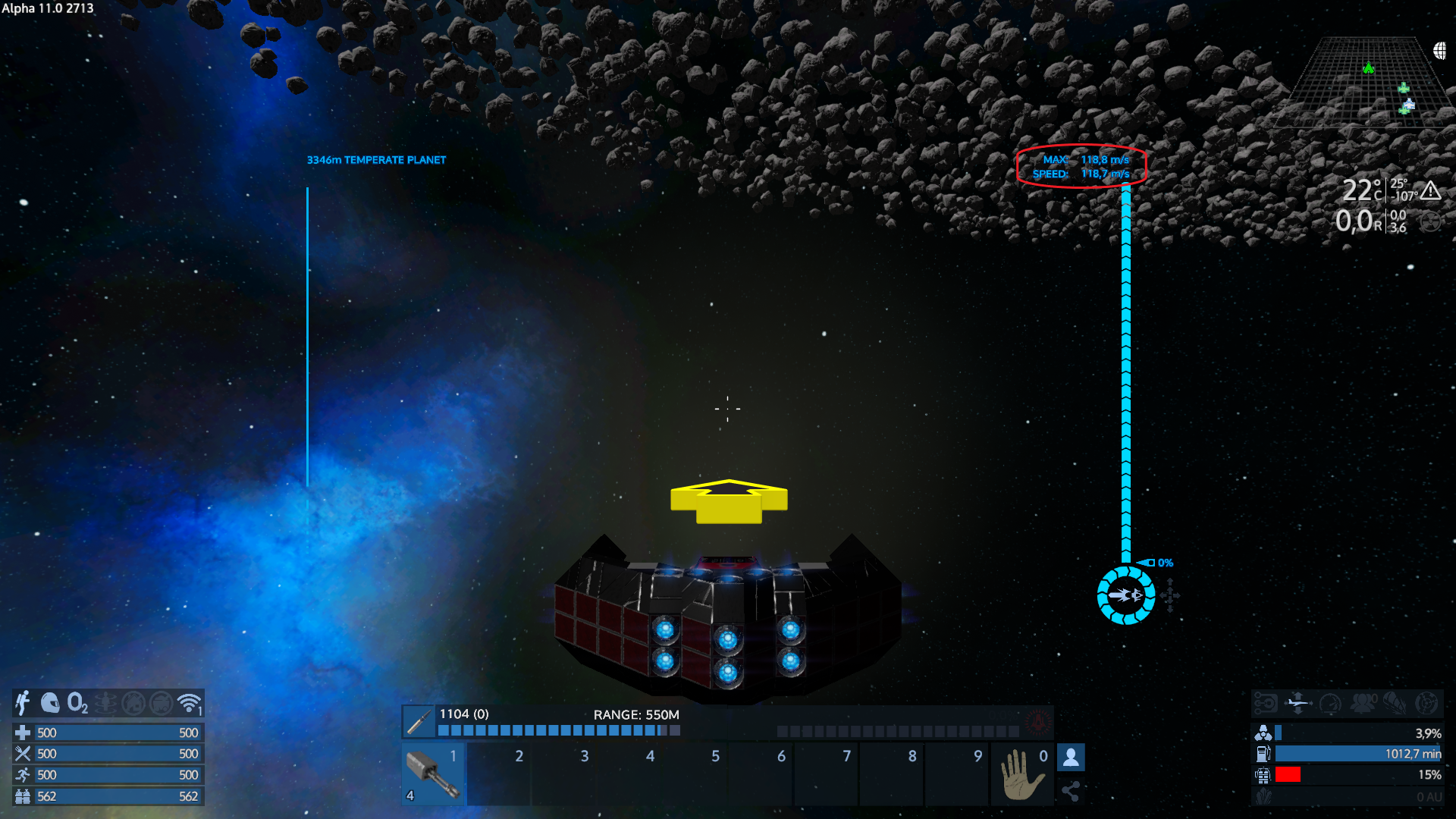Click the temperature warning triangle icon
The width and height of the screenshot is (1456, 819).
pyautogui.click(x=1430, y=190)
